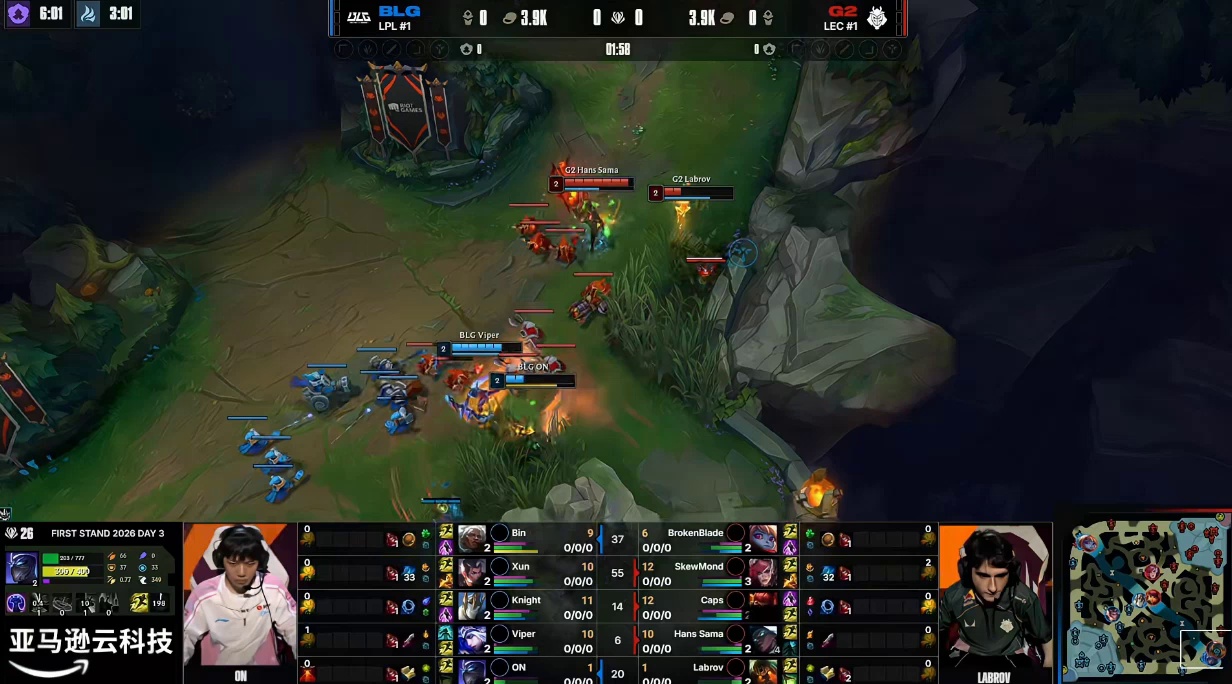Choose Caps' champion portrait
1232x684 pixels.
[x=764, y=606]
